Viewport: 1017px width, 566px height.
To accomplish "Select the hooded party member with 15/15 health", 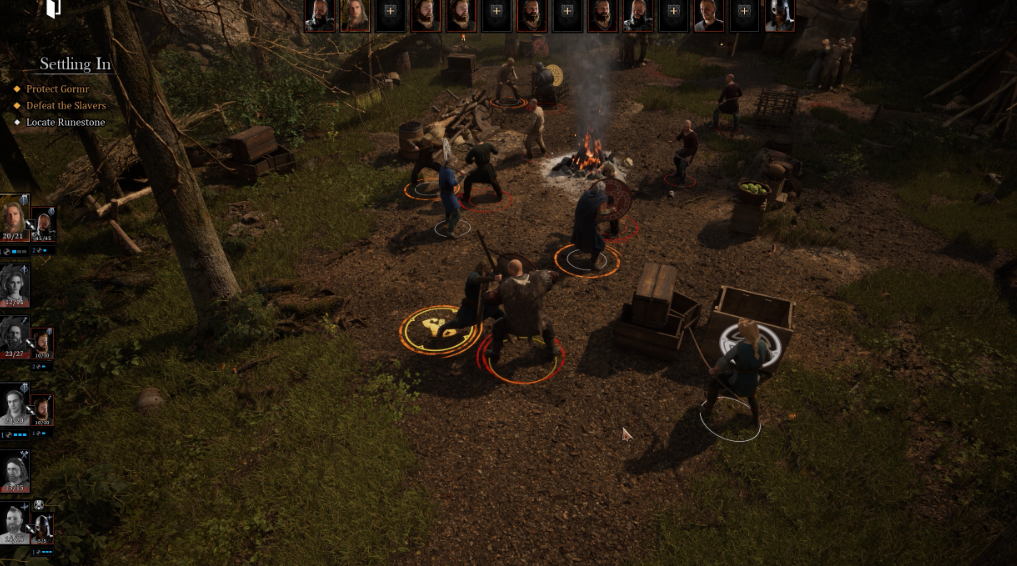I will [x=15, y=470].
